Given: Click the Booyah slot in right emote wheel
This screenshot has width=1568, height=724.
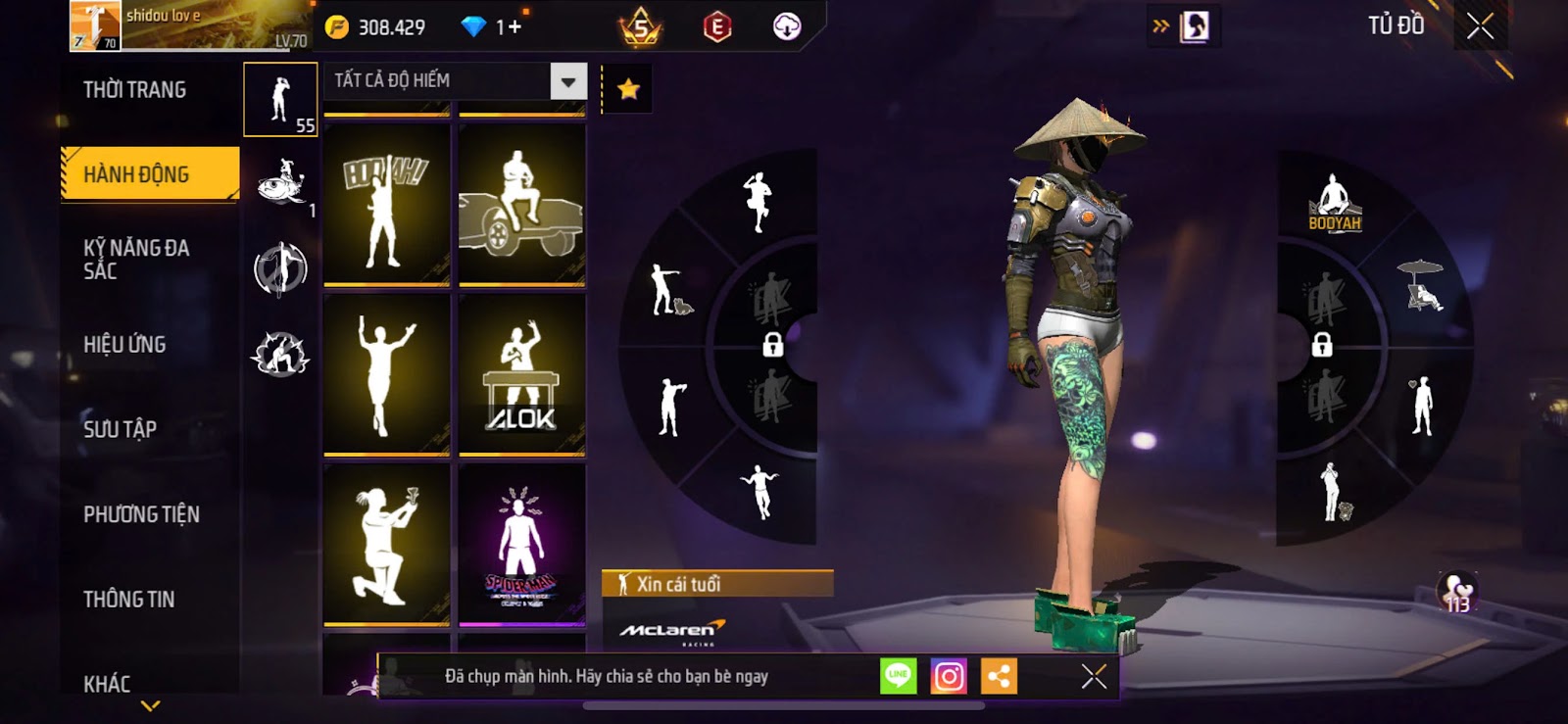Looking at the screenshot, I should (x=1334, y=203).
